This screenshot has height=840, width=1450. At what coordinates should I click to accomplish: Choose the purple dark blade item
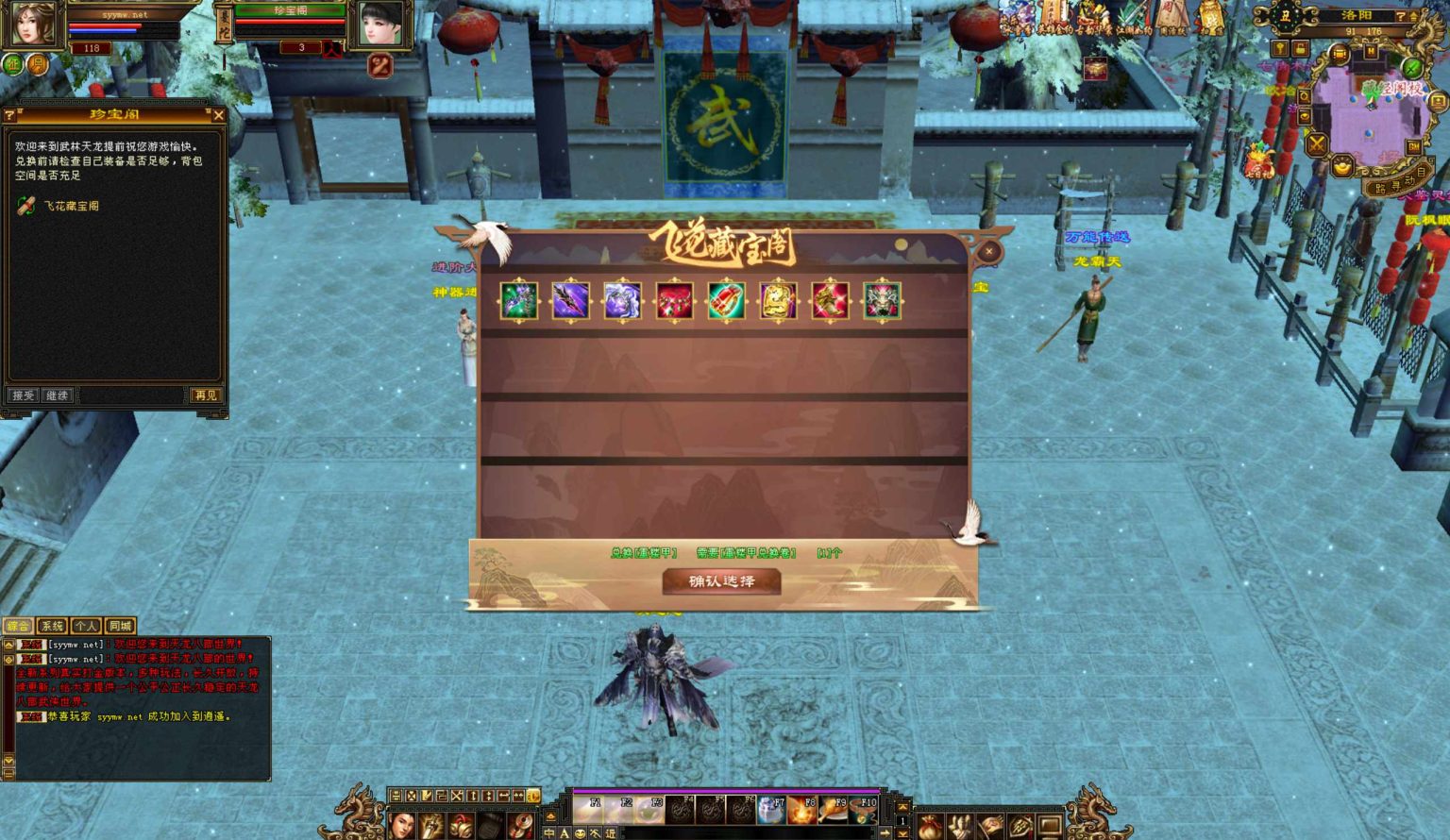[x=570, y=301]
